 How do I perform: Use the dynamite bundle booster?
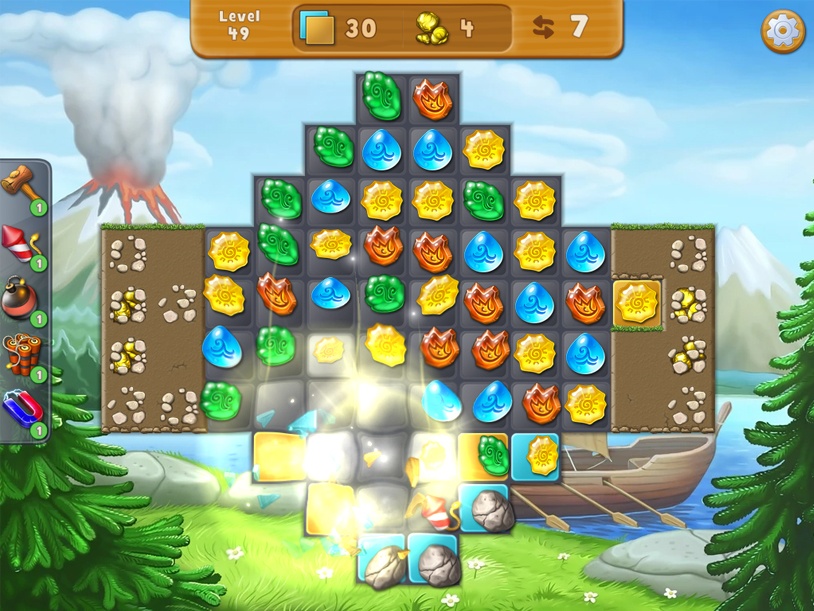coord(22,352)
